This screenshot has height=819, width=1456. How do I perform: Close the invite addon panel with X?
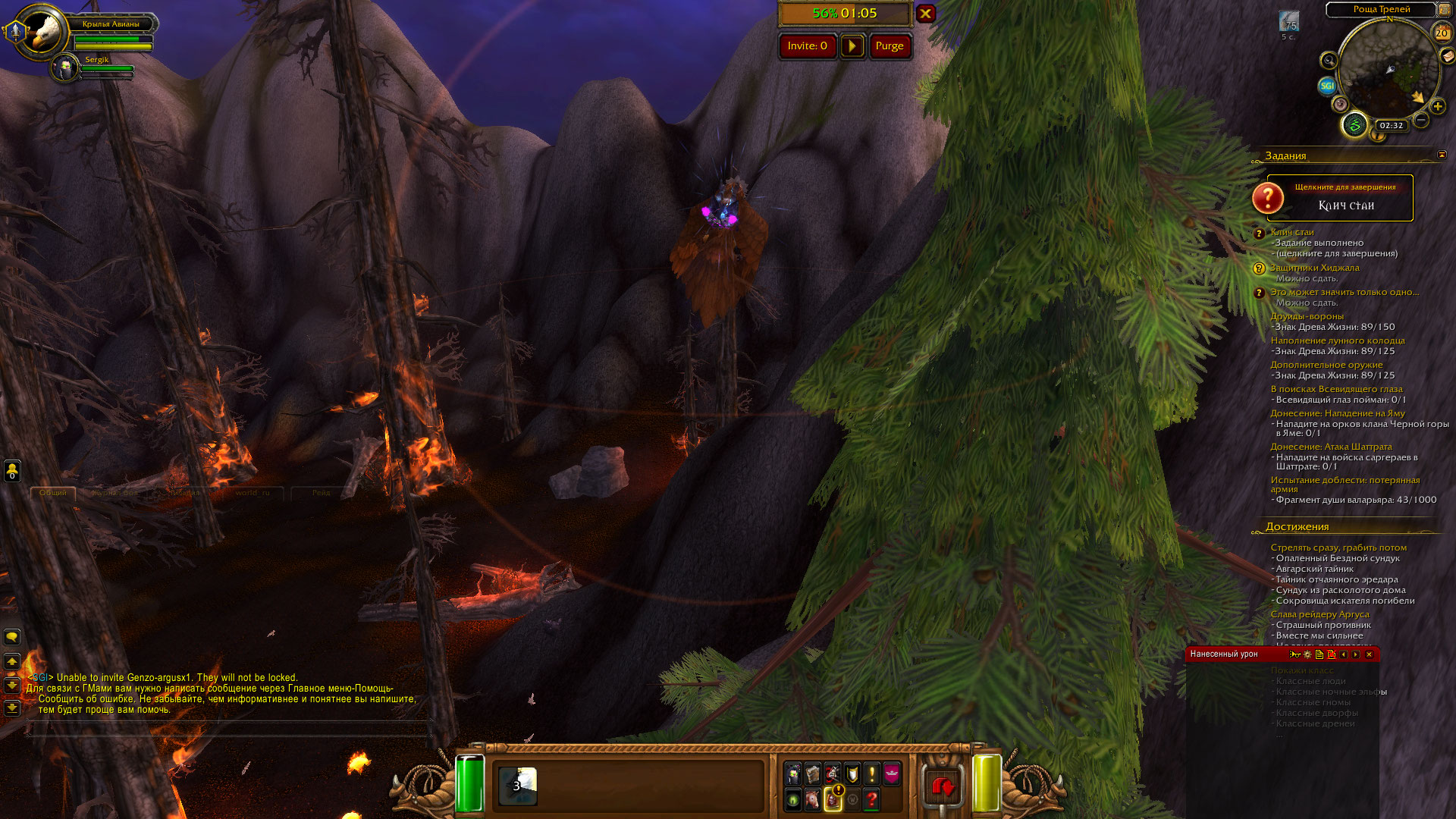tap(925, 14)
